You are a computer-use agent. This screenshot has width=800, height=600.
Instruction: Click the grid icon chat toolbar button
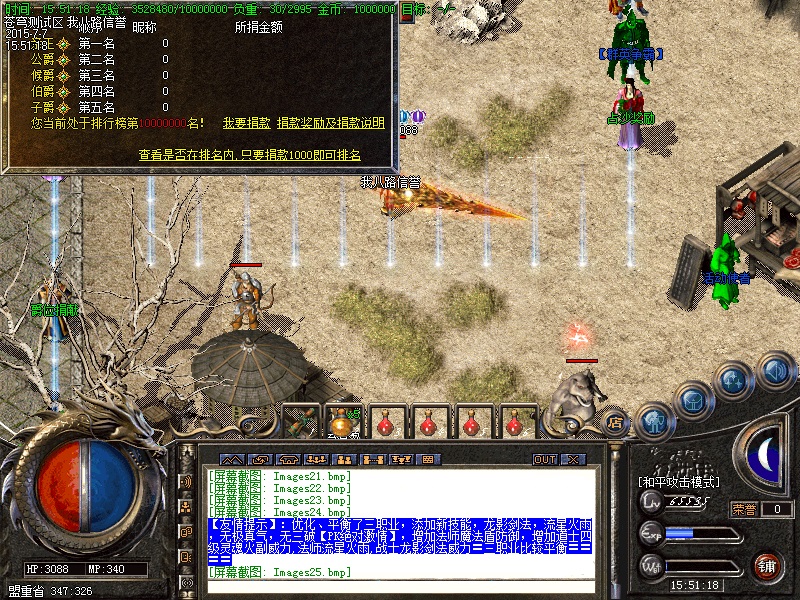point(427,460)
